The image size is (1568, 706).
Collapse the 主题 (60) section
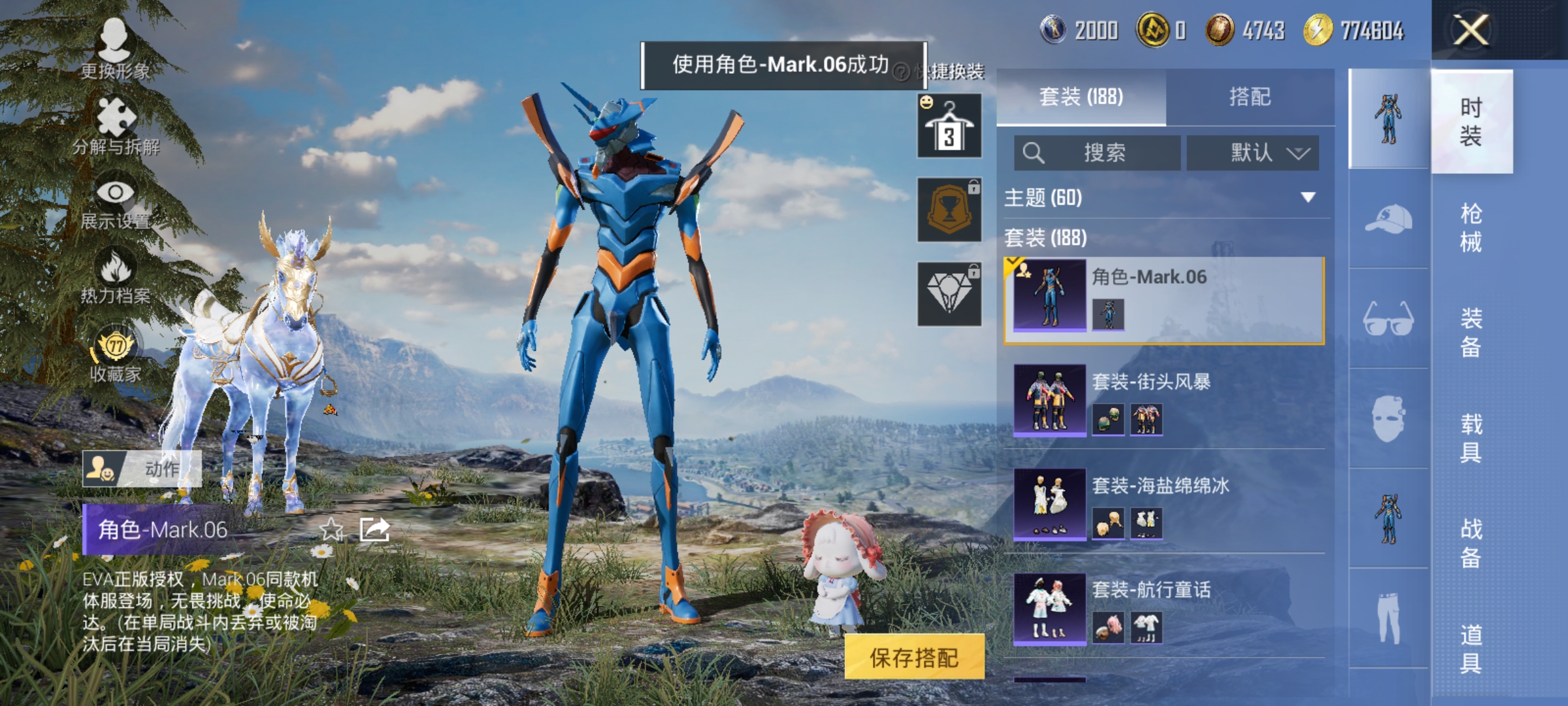coord(1169,198)
